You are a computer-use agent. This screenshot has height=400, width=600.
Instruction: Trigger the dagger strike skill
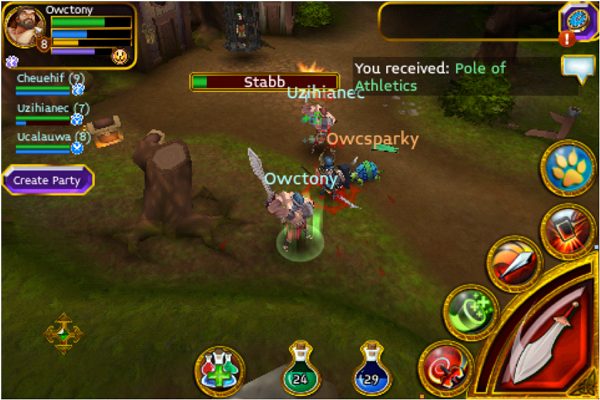point(514,263)
